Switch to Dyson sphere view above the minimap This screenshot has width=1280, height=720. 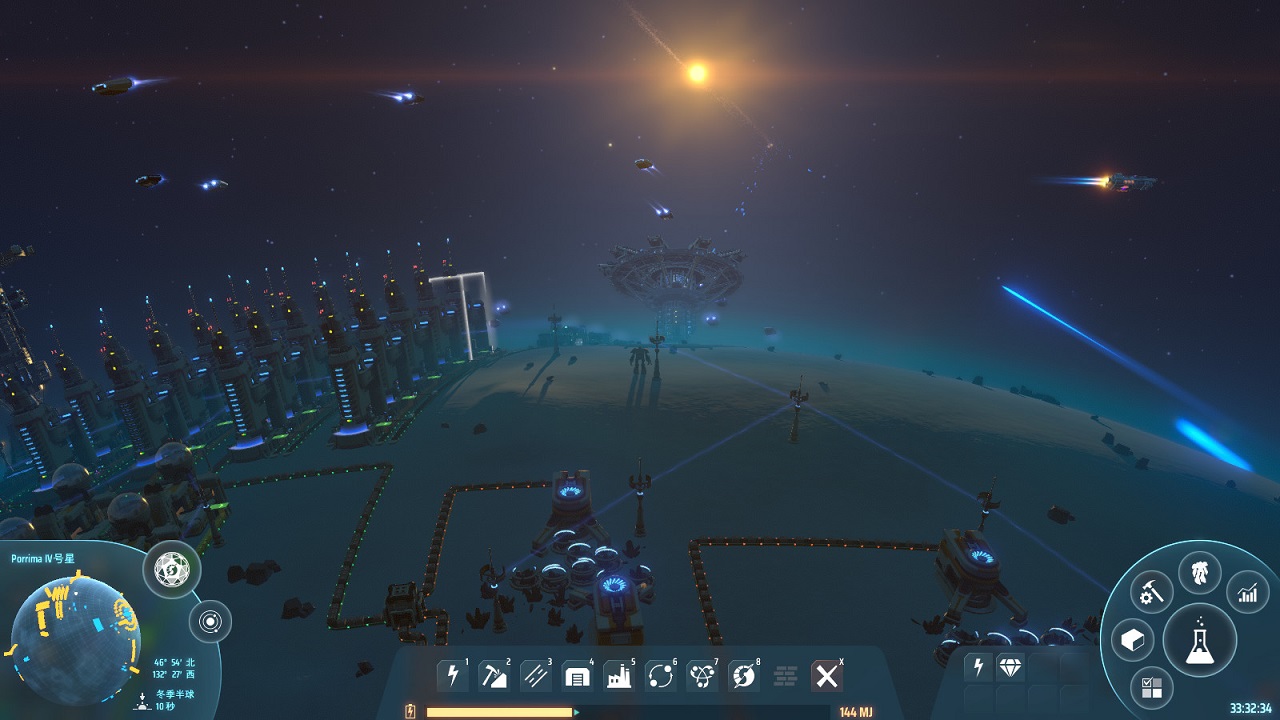pyautogui.click(x=170, y=570)
